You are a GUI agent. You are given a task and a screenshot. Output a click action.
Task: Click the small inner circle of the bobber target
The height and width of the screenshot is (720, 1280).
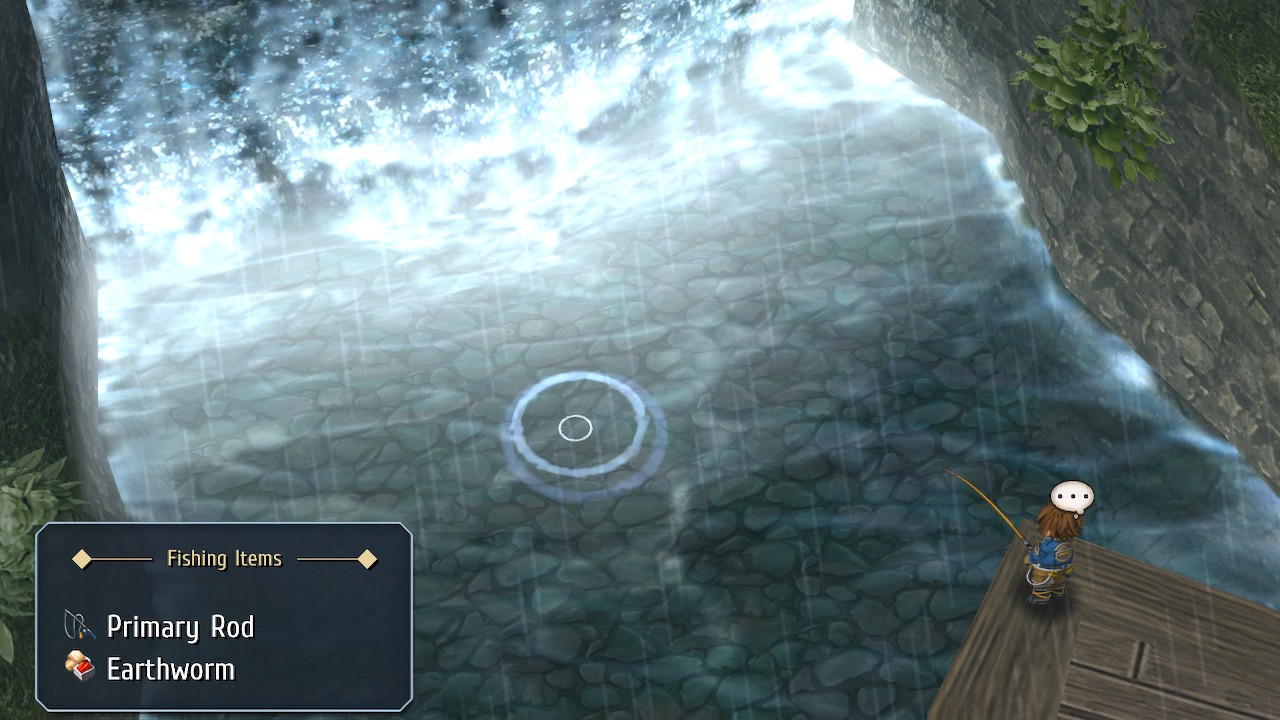point(575,427)
